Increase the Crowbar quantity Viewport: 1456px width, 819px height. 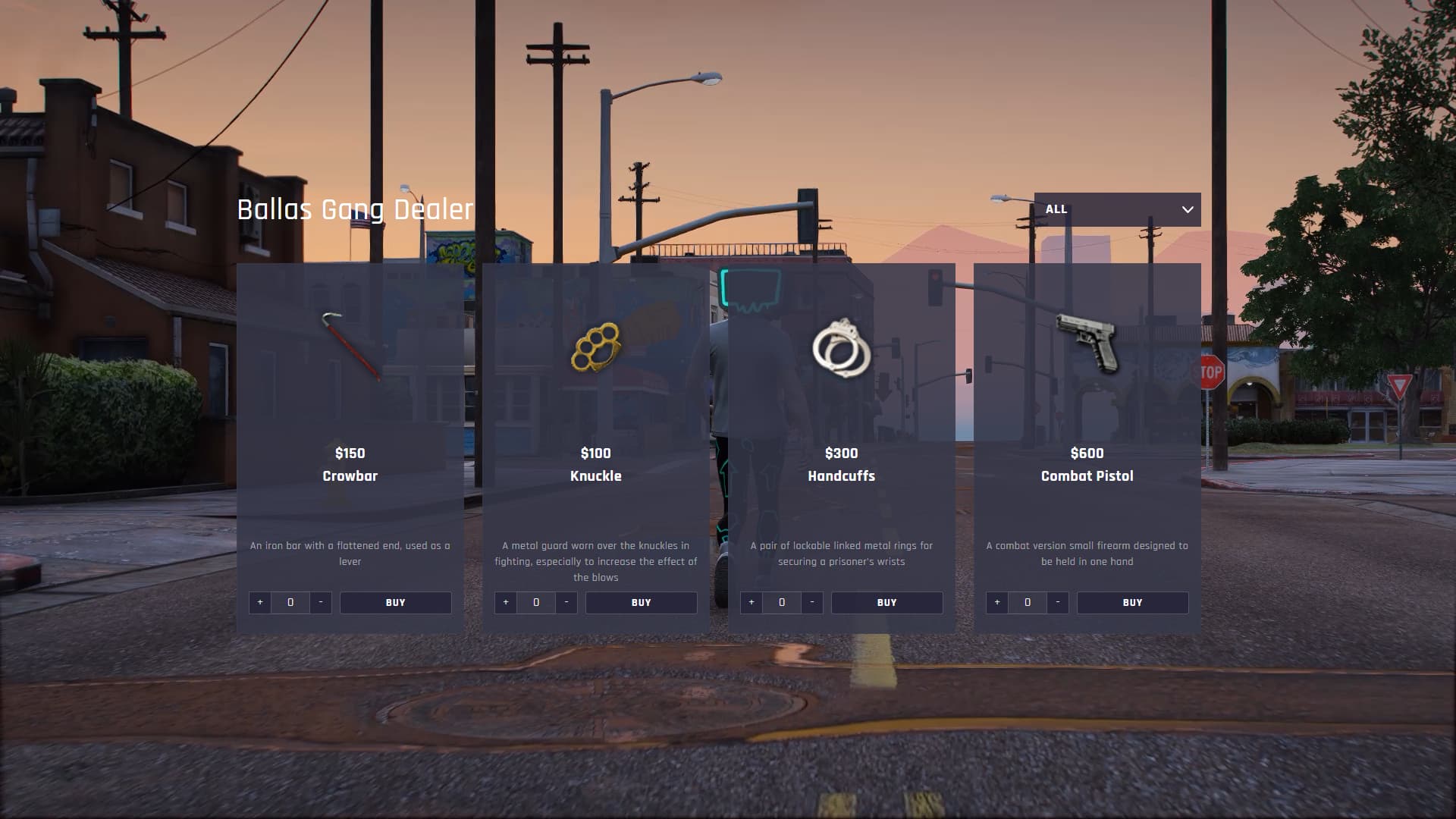260,602
